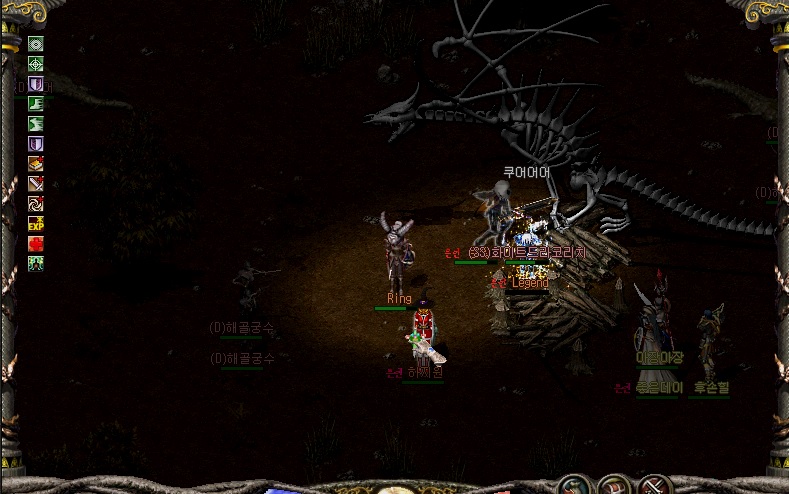Select the green crosshair target buff icon
The height and width of the screenshot is (494, 789).
click(x=36, y=64)
